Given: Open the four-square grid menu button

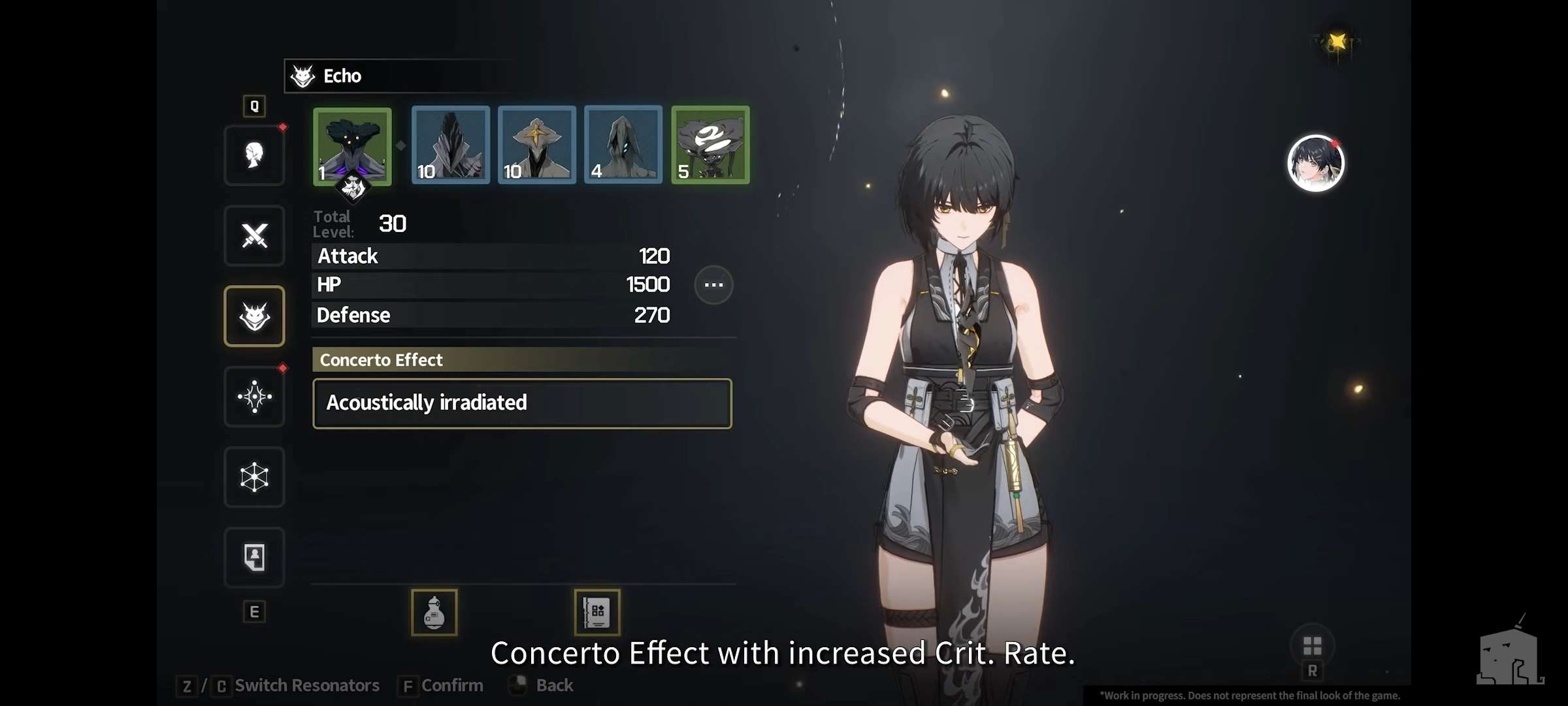Looking at the screenshot, I should pyautogui.click(x=1313, y=647).
